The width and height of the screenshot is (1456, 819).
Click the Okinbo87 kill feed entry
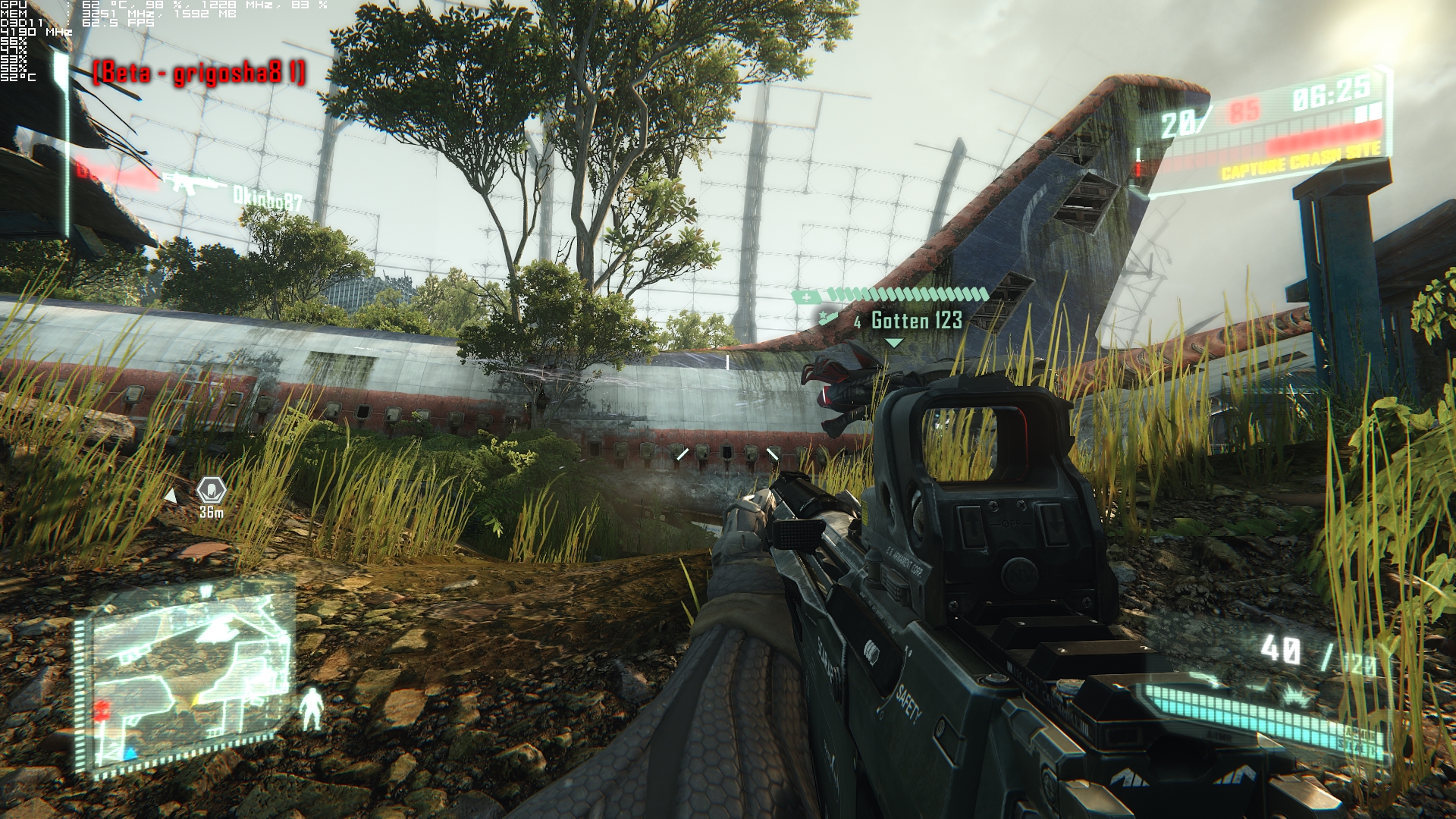[x=267, y=199]
